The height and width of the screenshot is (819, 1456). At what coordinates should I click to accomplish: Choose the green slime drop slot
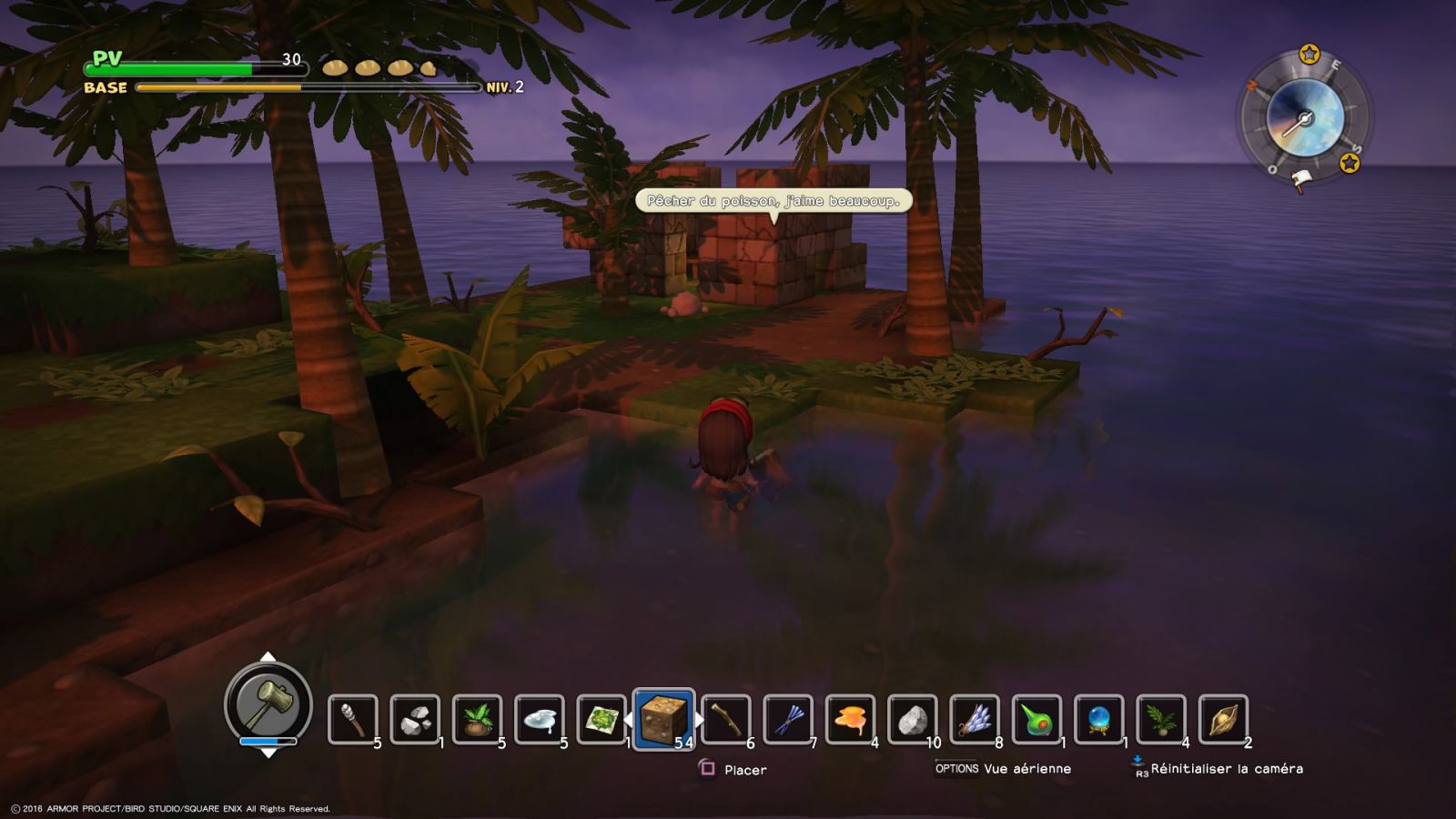pyautogui.click(x=1036, y=719)
